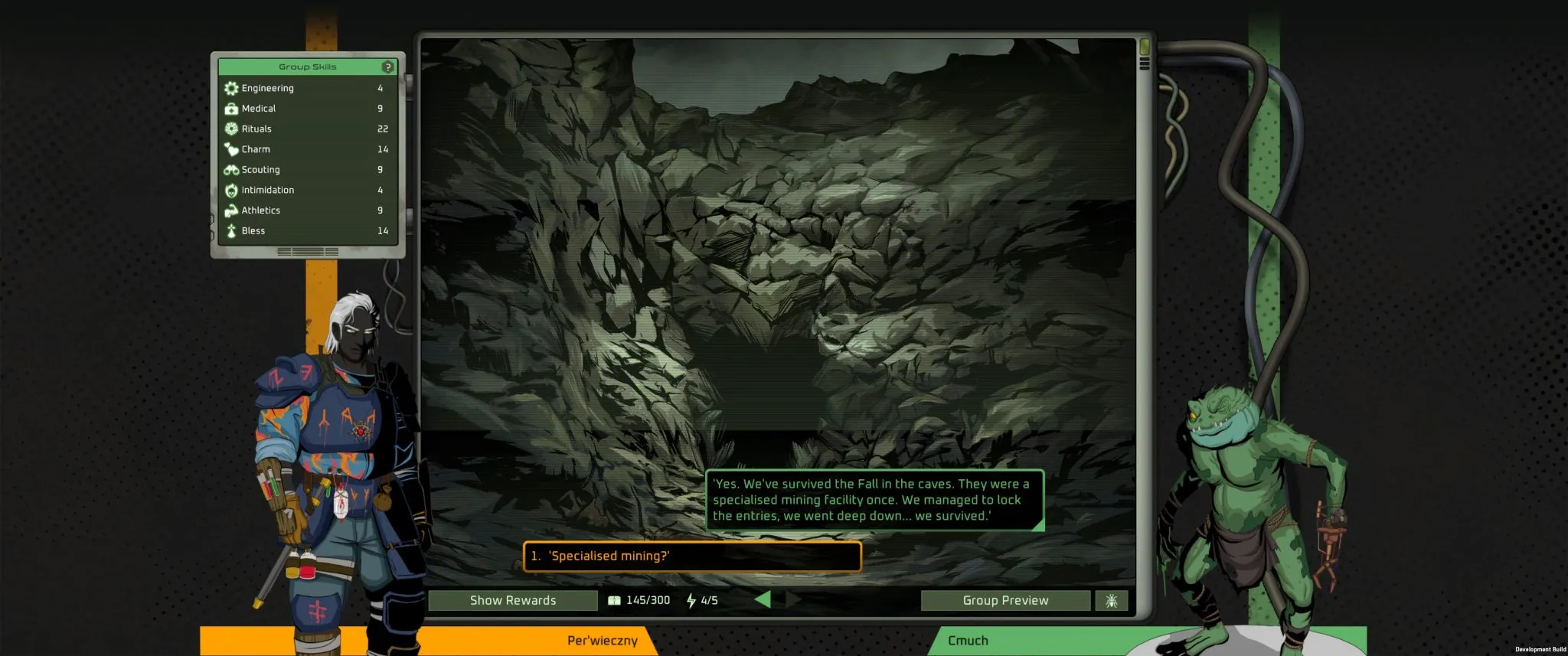
Task: Select the Charm skill row
Action: tap(307, 149)
